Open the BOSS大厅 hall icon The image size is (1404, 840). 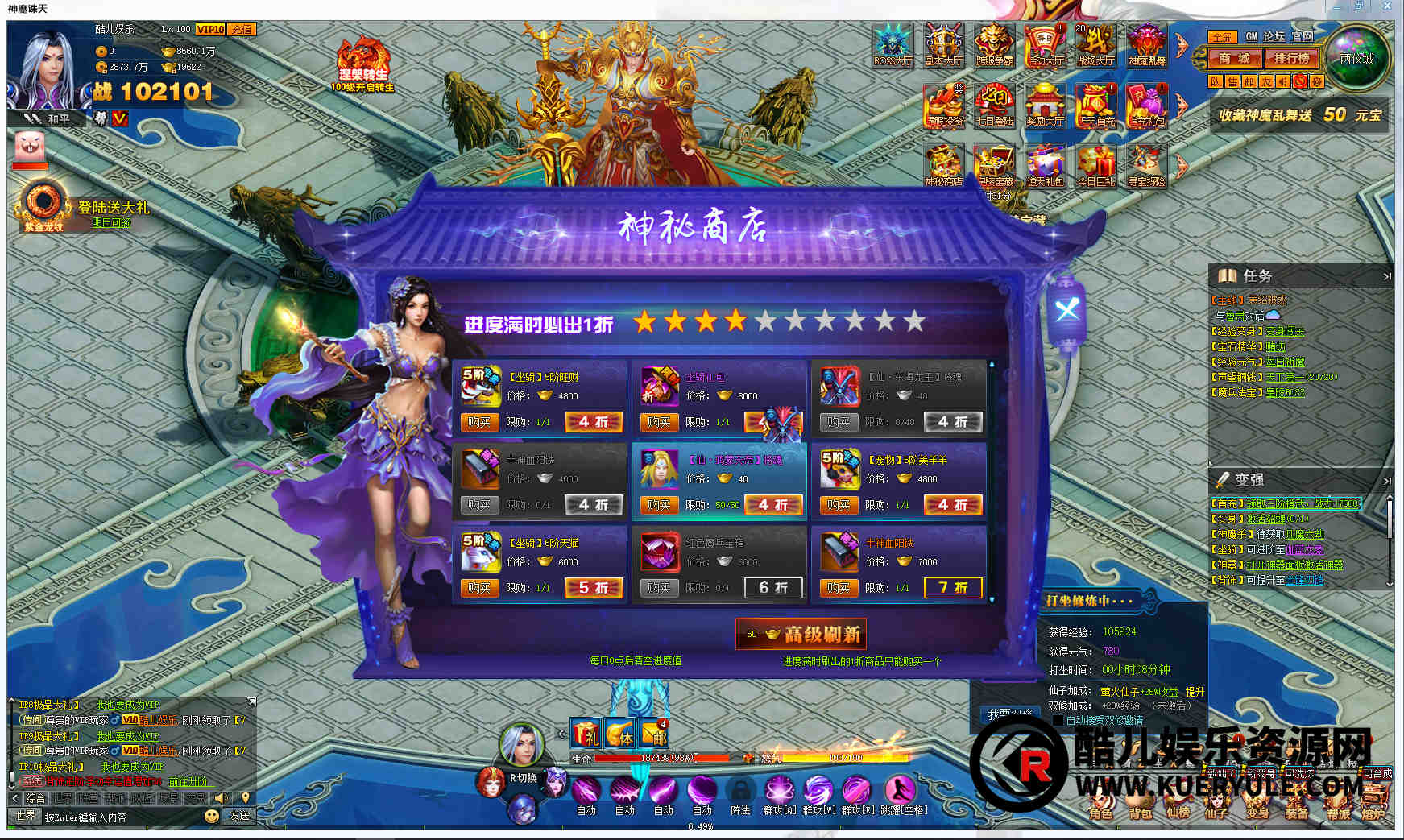[x=893, y=44]
